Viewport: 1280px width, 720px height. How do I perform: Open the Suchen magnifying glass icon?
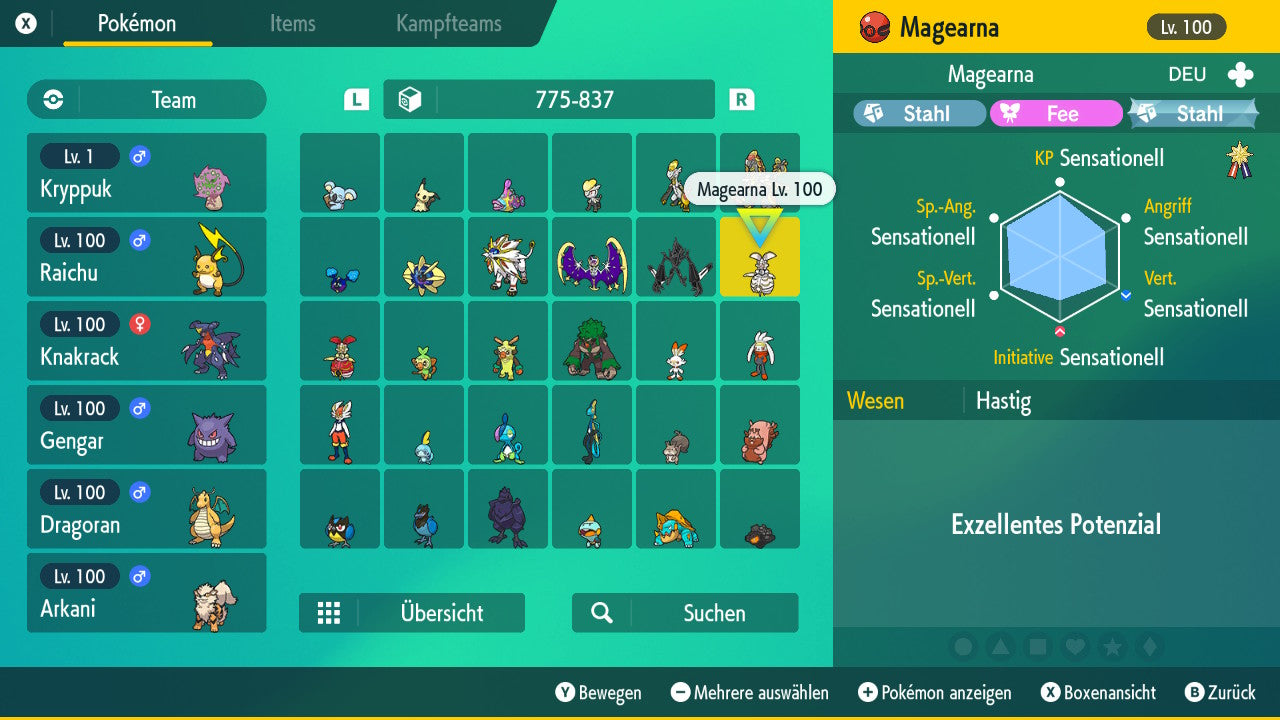tap(599, 613)
